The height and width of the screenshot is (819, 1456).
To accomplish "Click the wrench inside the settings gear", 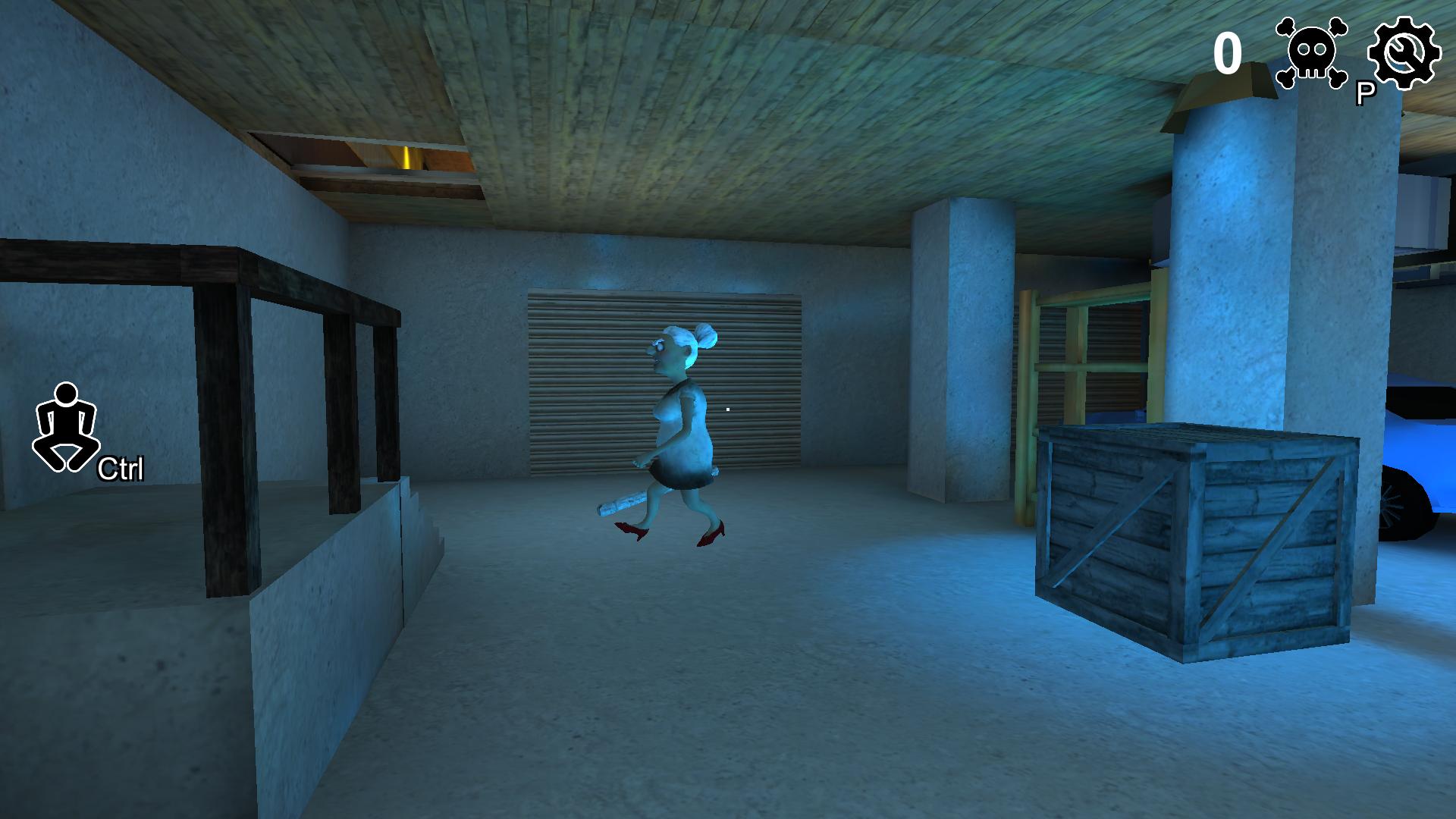I will pyautogui.click(x=1407, y=53).
